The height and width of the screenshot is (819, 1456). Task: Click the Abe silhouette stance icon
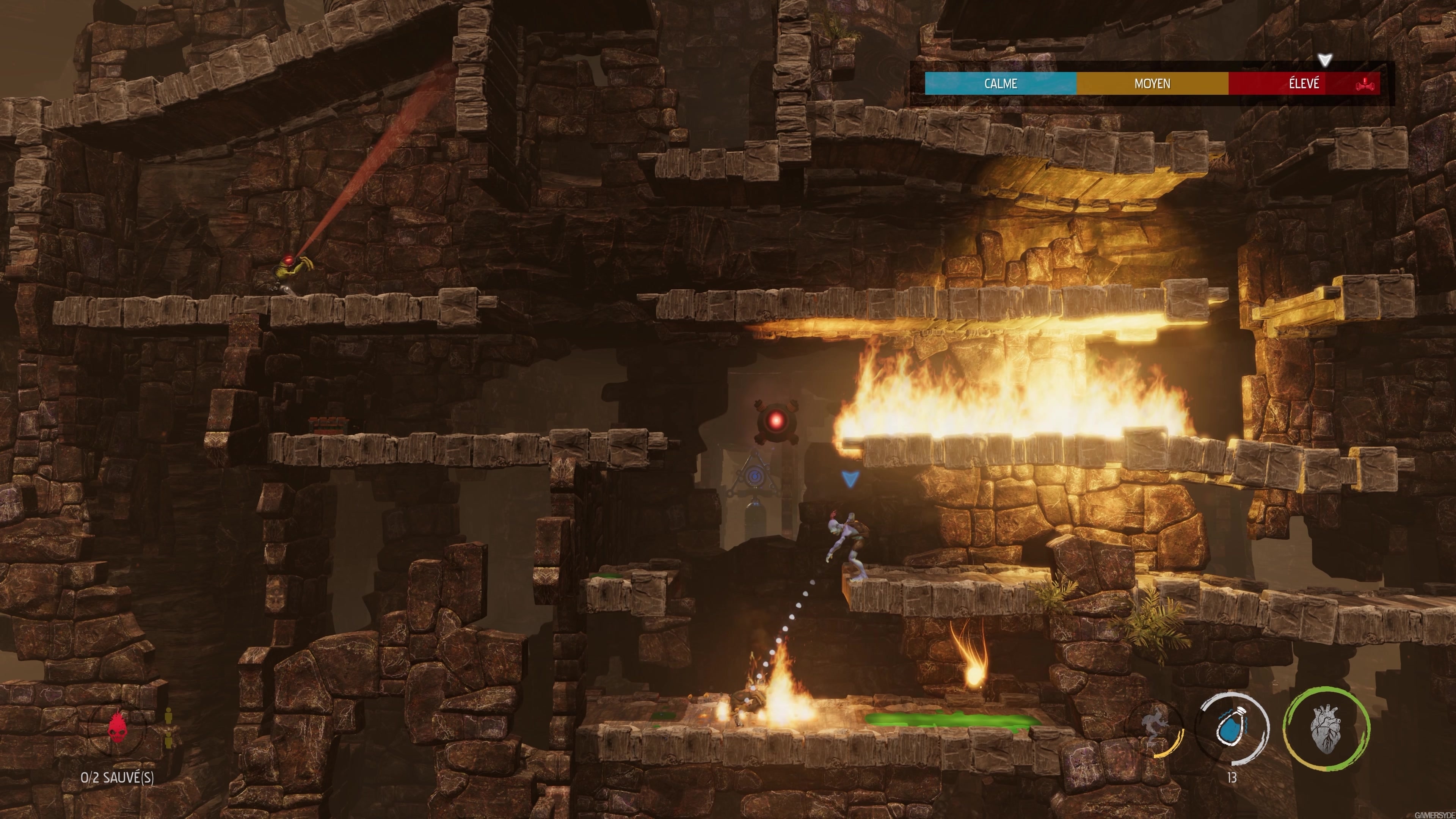pos(1153,726)
